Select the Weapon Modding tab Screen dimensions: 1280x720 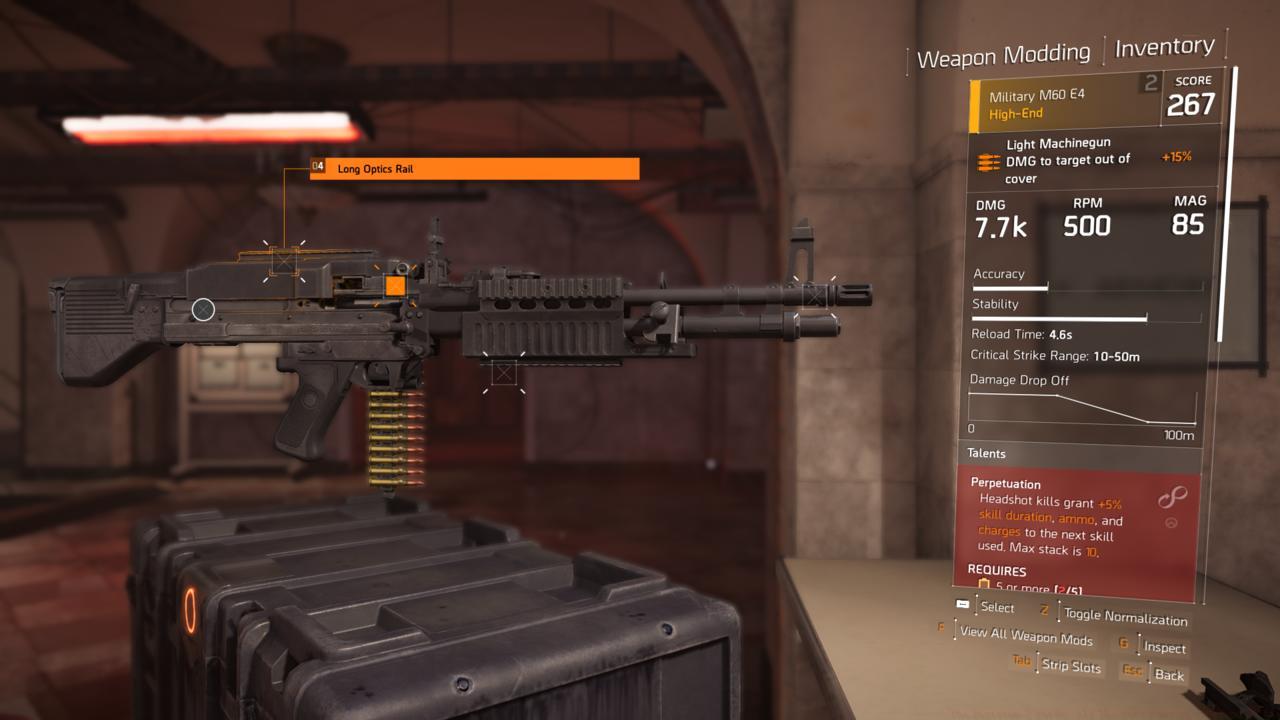pyautogui.click(x=1004, y=52)
